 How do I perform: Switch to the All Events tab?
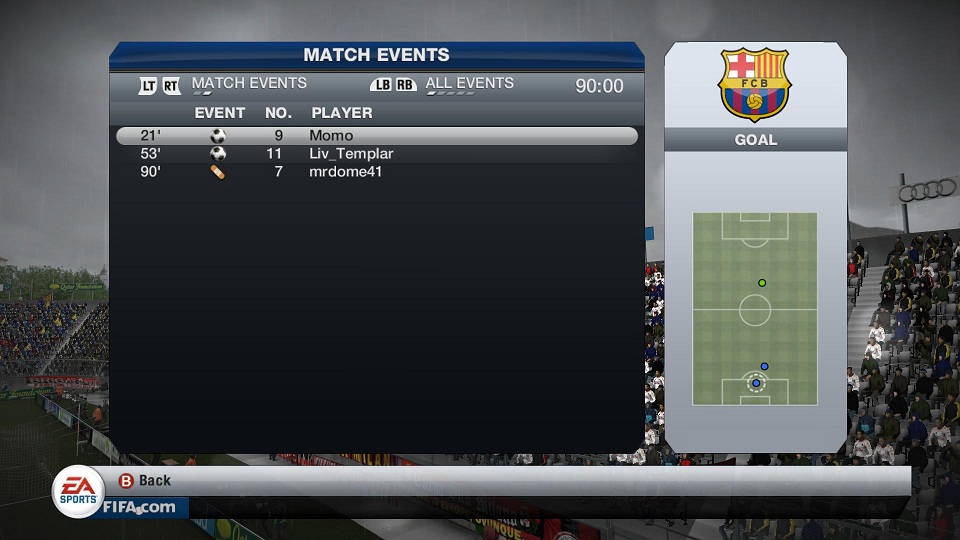pyautogui.click(x=469, y=84)
